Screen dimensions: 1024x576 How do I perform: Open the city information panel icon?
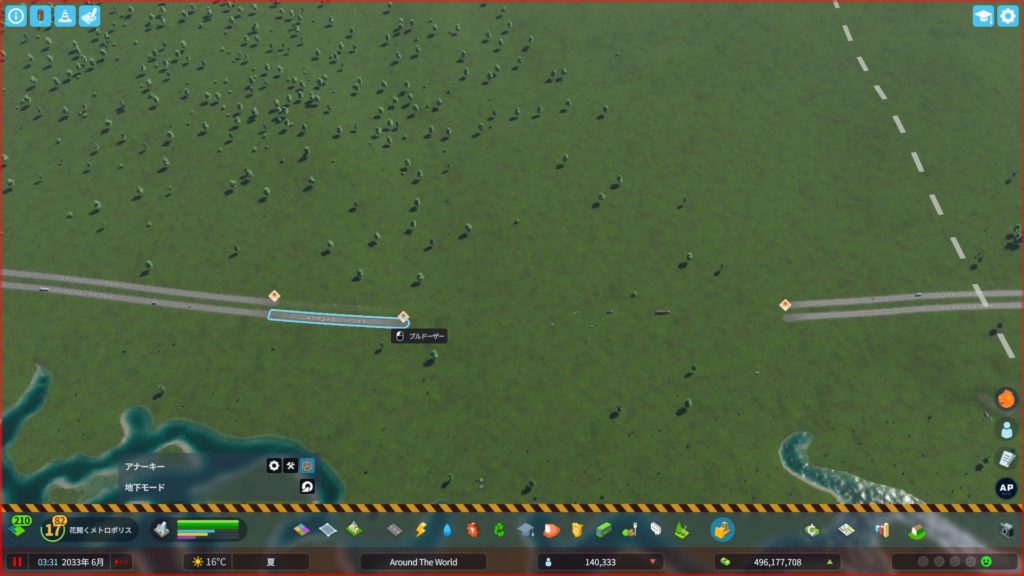tap(15, 16)
